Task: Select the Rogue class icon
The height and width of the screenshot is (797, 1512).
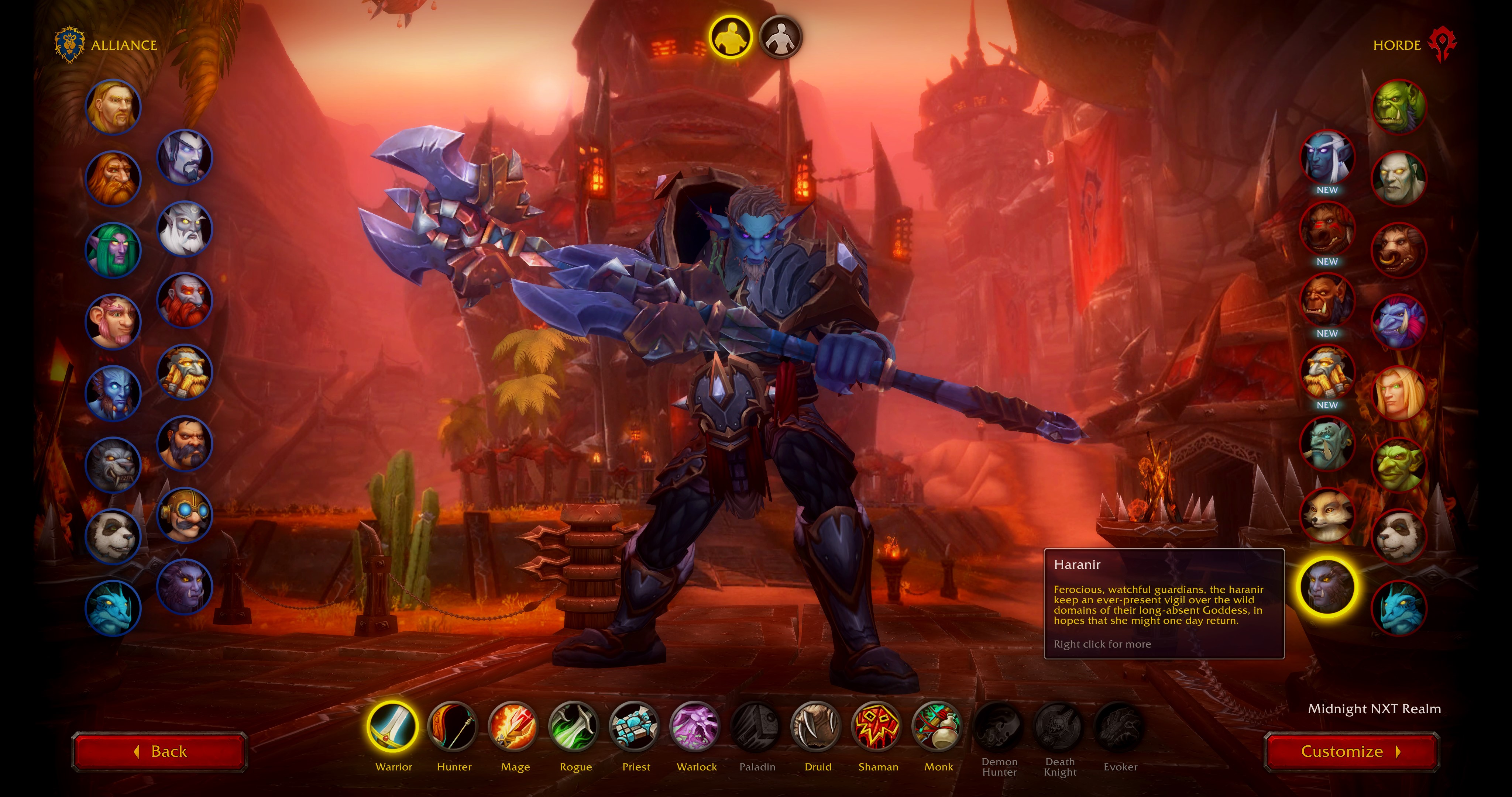Action: pos(576,728)
